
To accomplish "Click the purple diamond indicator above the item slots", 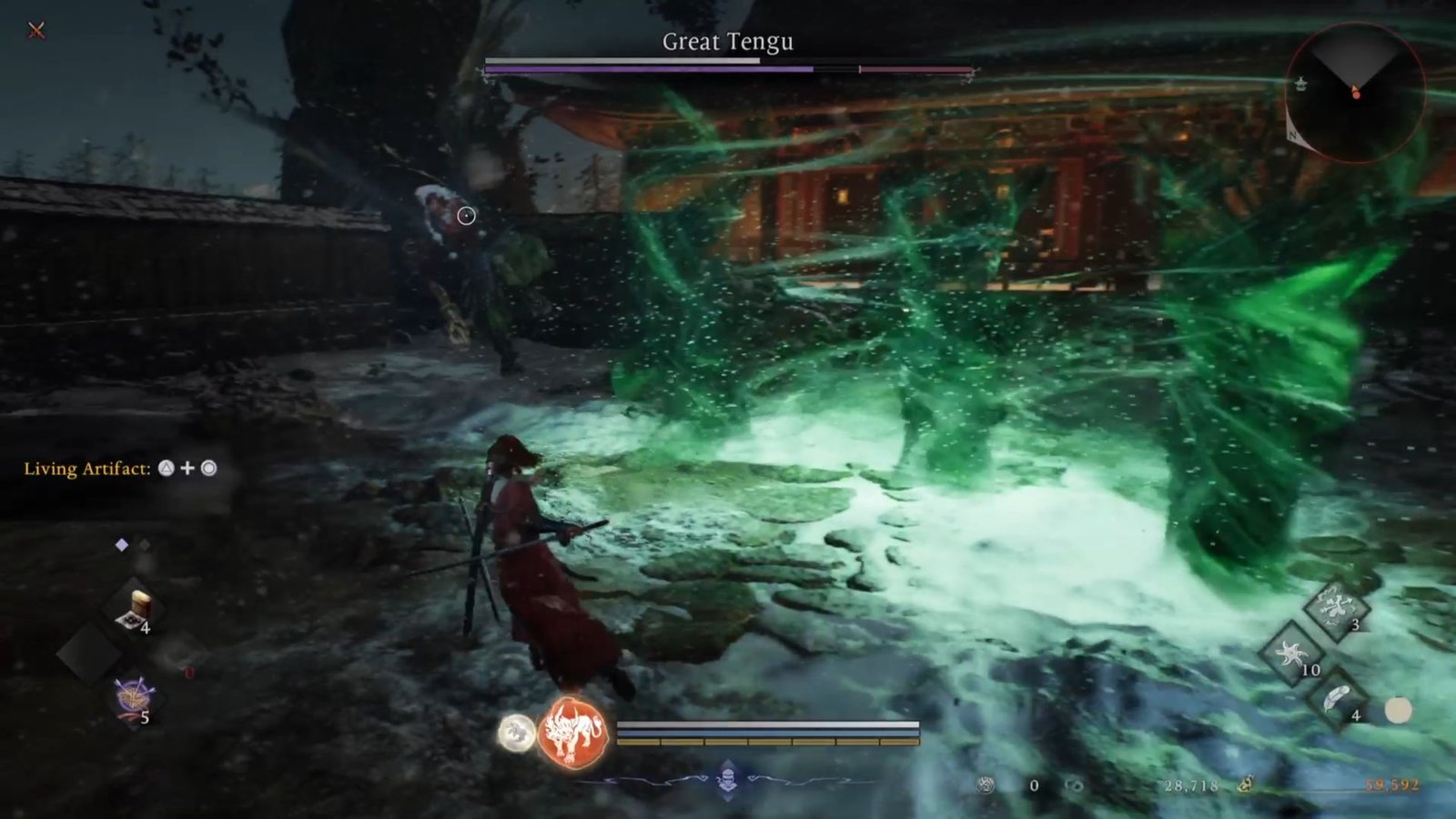I will coord(121,543).
